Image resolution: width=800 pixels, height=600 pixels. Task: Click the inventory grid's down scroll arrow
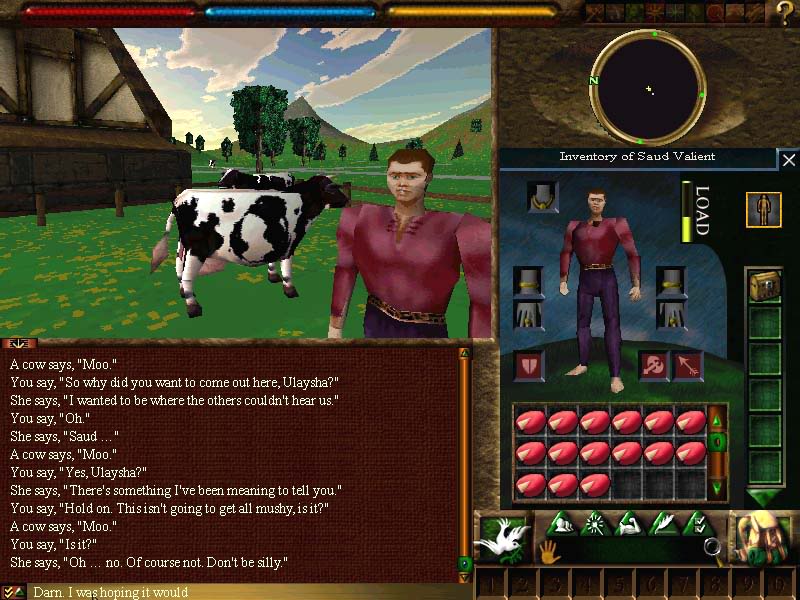[717, 488]
